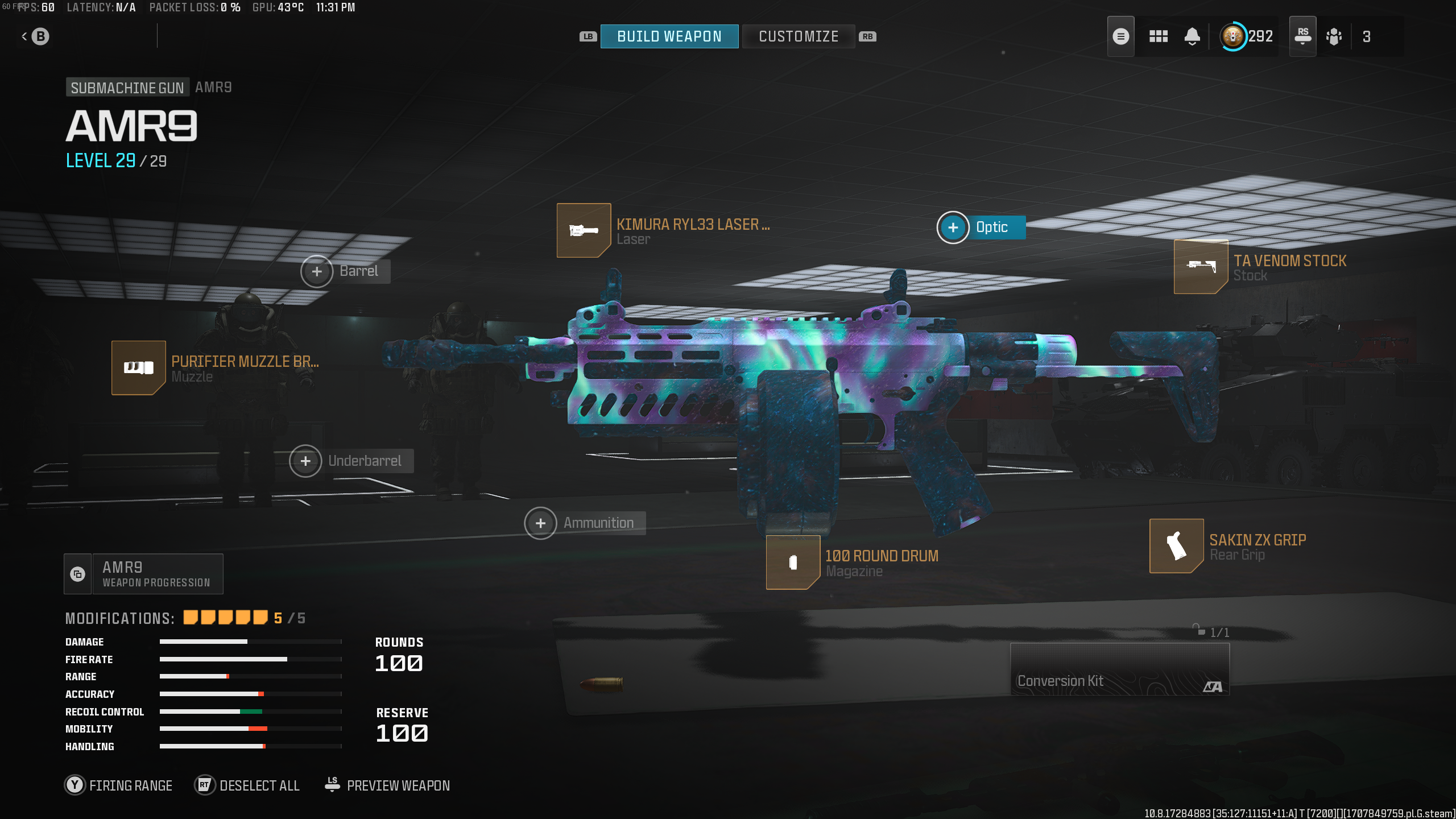Open the notifications bell
This screenshot has width=1456, height=819.
(1192, 36)
